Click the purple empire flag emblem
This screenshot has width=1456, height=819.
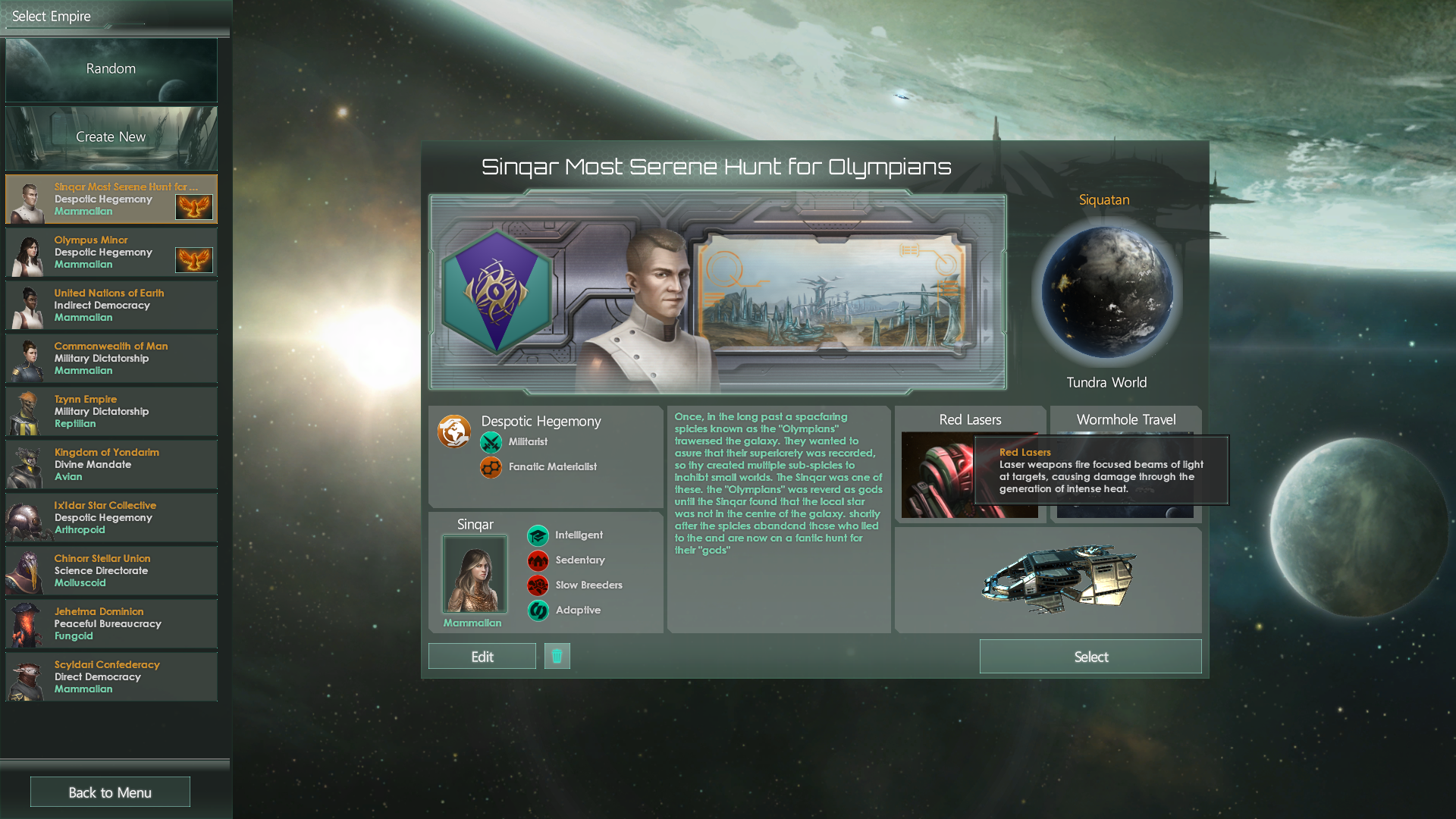497,291
